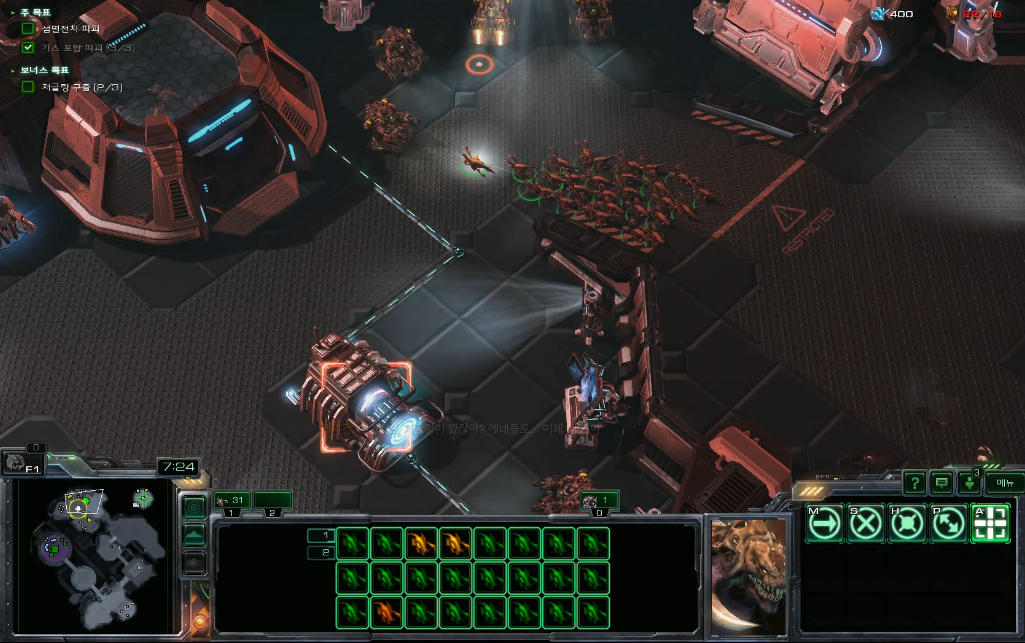1025x643 pixels.
Task: Click the green arrow button with badge 3
Action: click(968, 483)
